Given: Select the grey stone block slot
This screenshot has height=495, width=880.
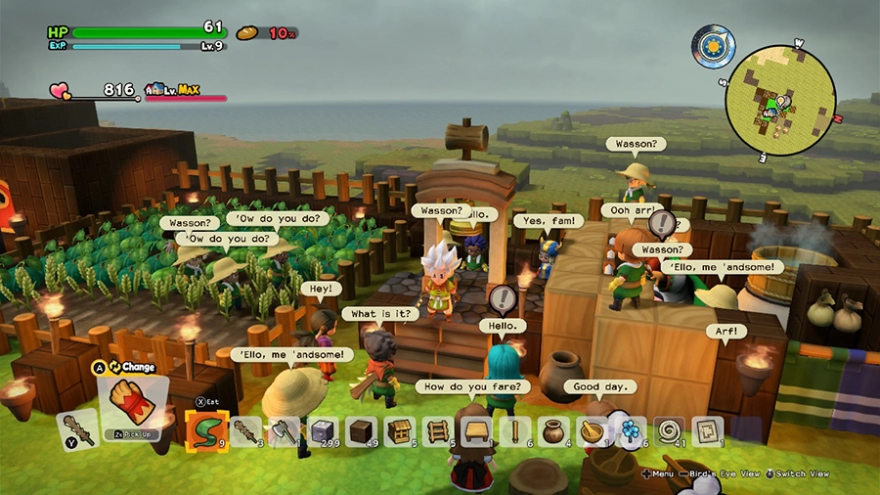Looking at the screenshot, I should pos(323,431).
